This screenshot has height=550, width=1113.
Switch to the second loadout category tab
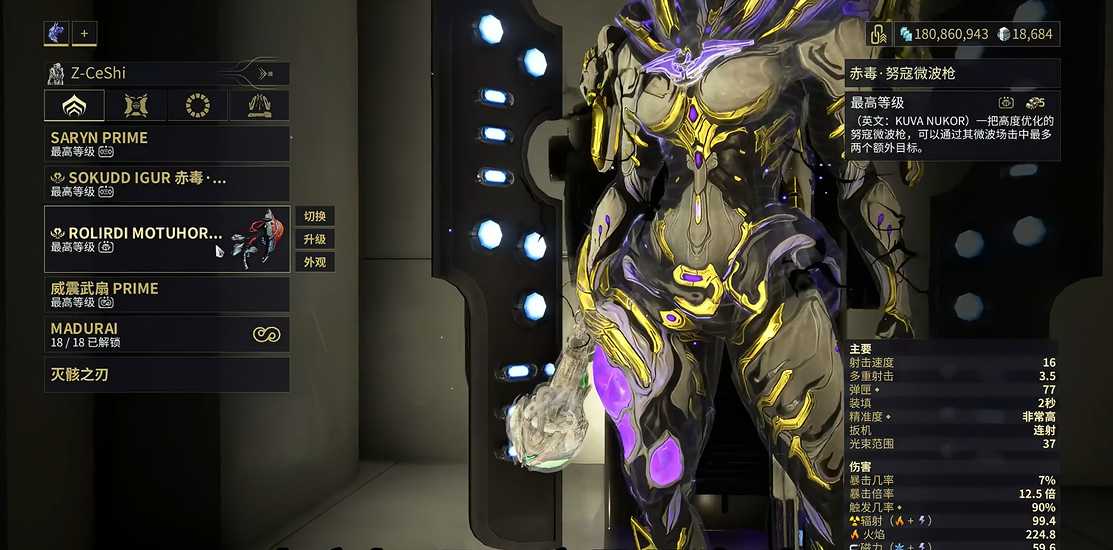136,105
